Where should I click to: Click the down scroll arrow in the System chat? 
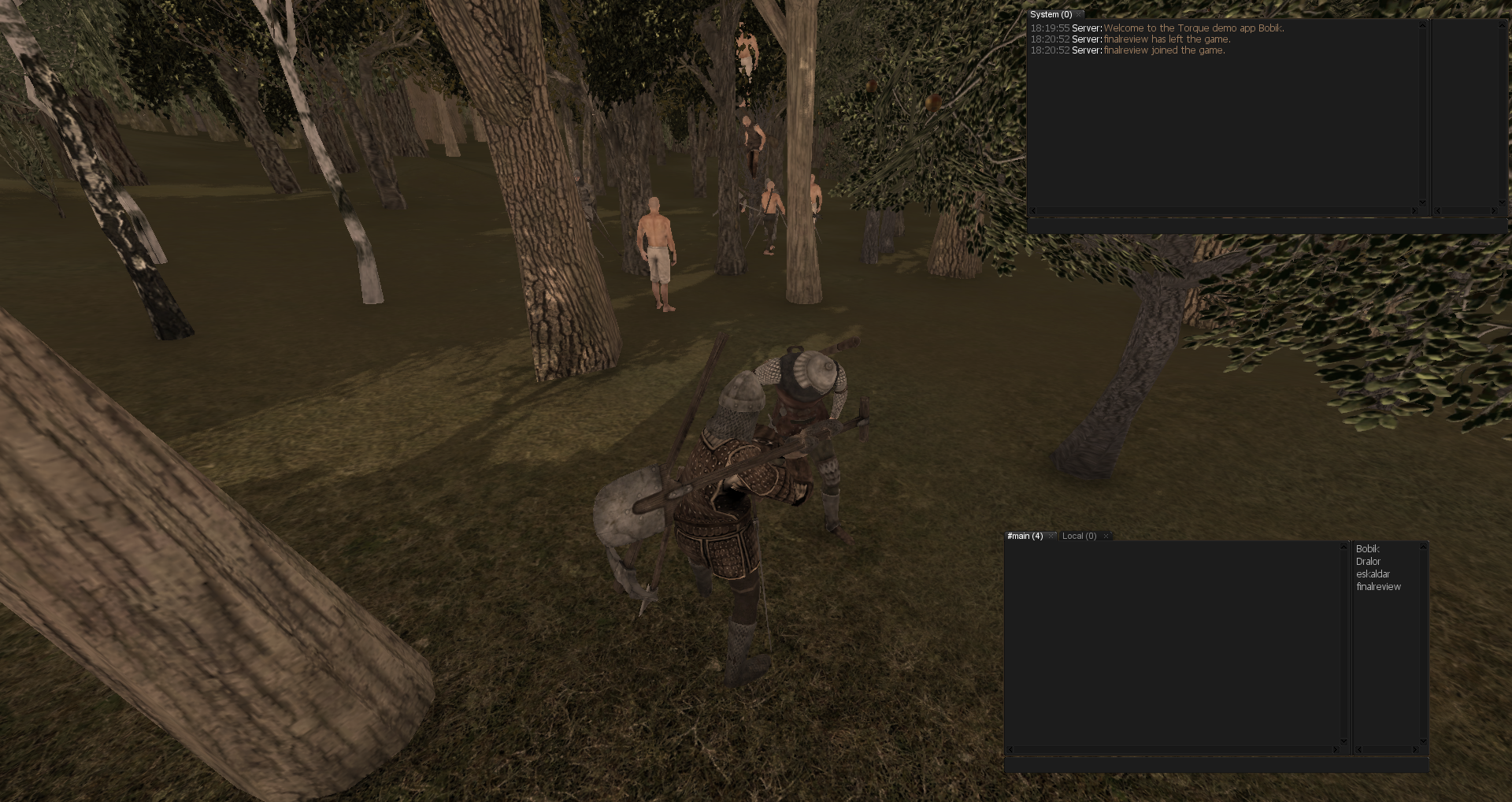[x=1423, y=202]
